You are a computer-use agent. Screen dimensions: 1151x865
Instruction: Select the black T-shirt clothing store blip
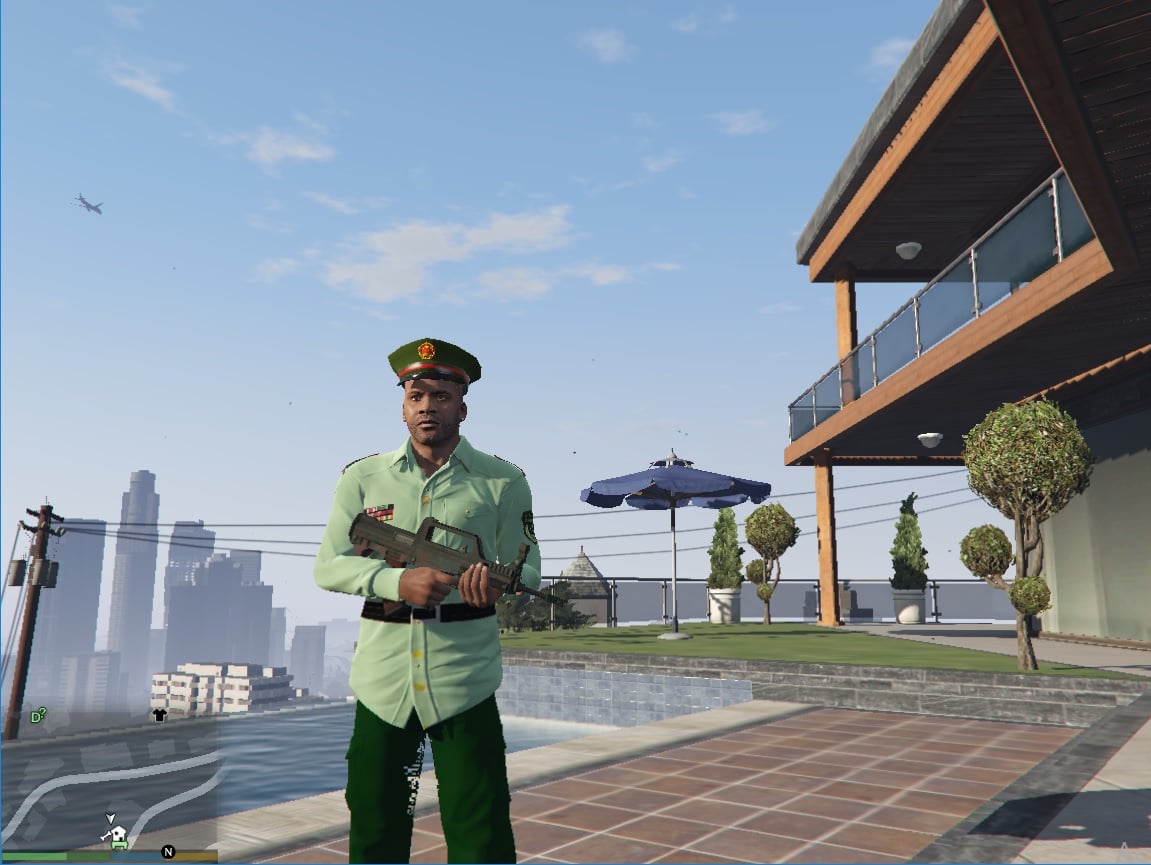point(159,715)
